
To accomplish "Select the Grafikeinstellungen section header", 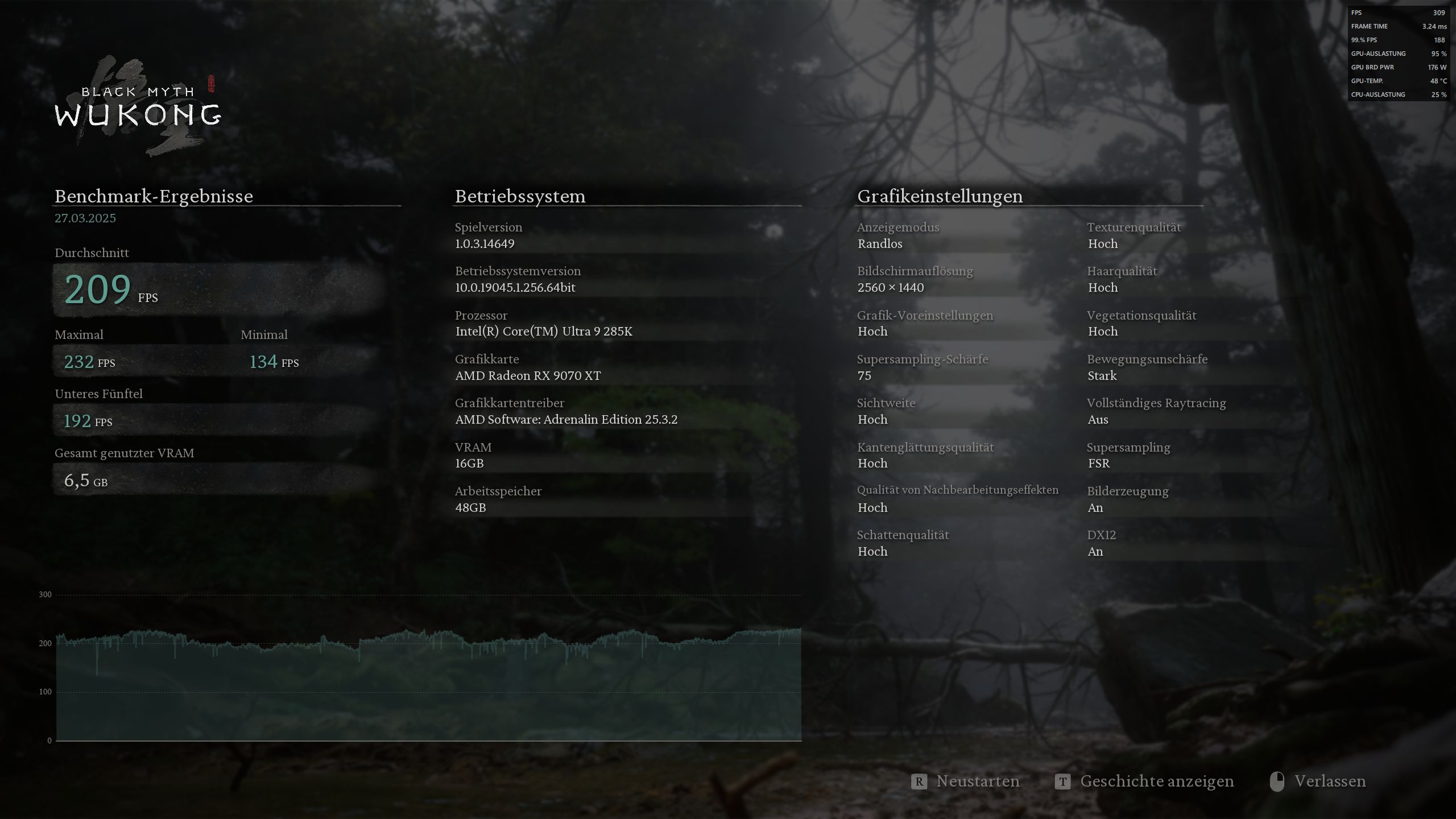I will (941, 196).
